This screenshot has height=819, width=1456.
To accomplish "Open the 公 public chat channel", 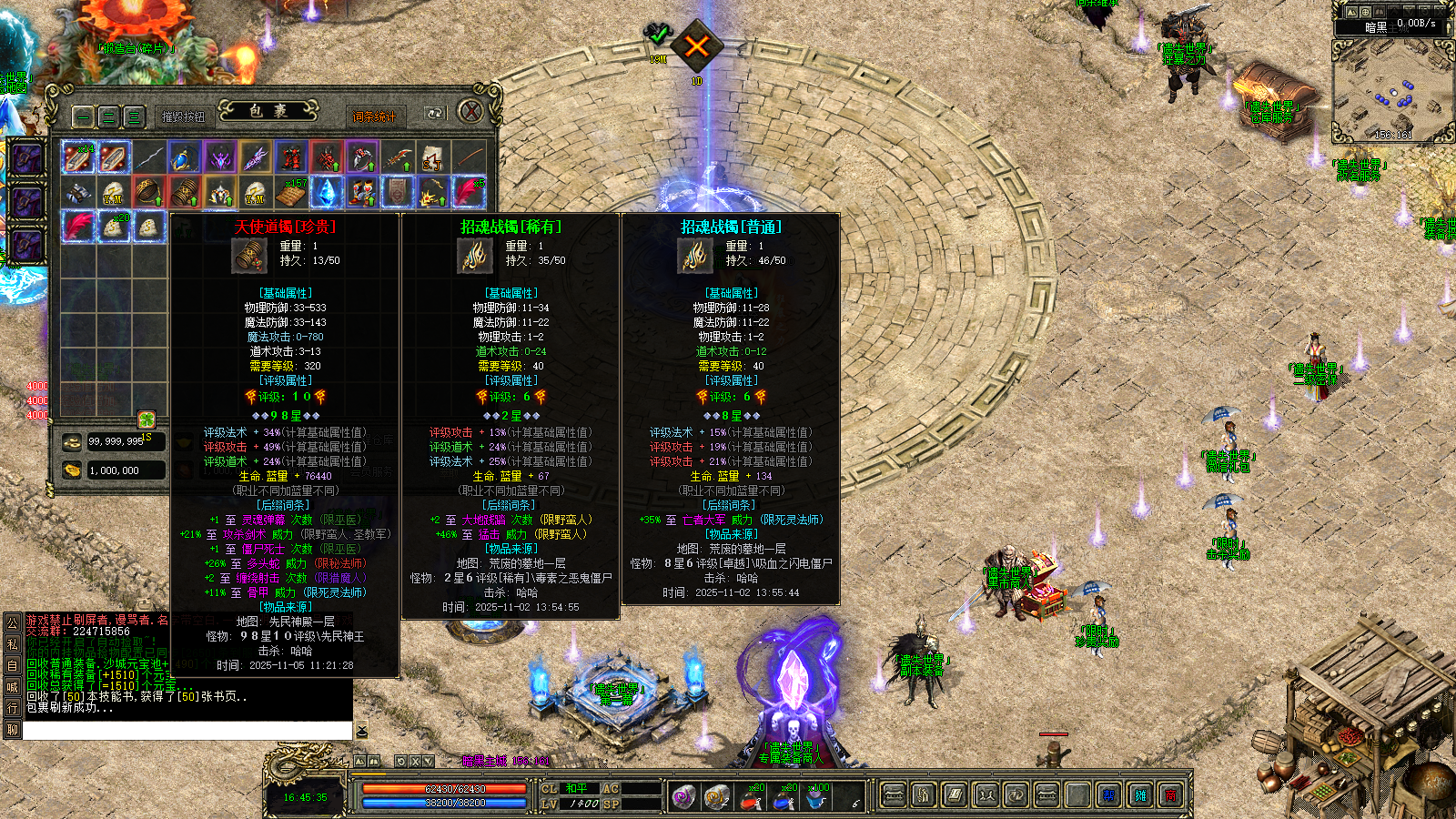I will coord(13,622).
